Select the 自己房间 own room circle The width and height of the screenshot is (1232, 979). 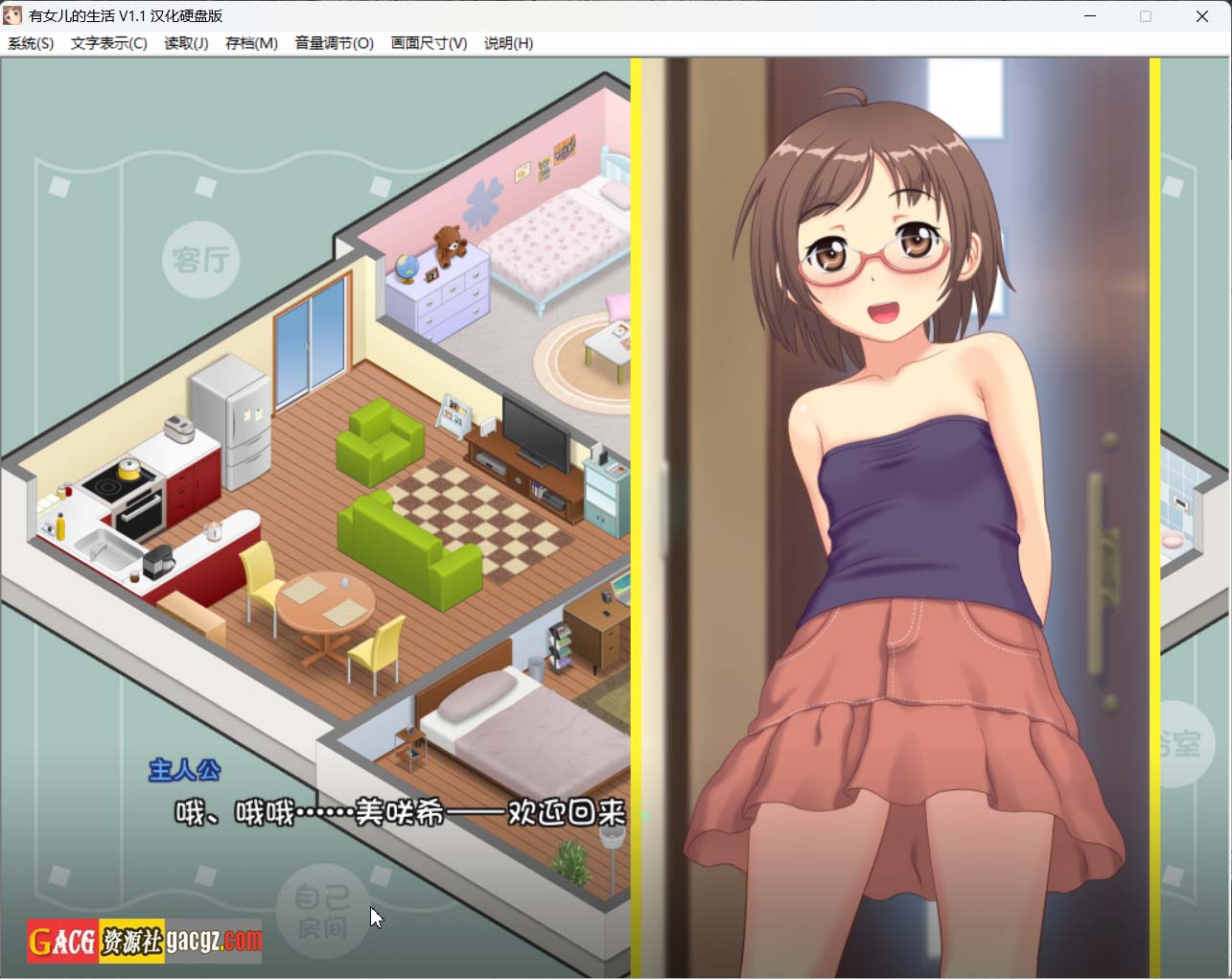(322, 911)
